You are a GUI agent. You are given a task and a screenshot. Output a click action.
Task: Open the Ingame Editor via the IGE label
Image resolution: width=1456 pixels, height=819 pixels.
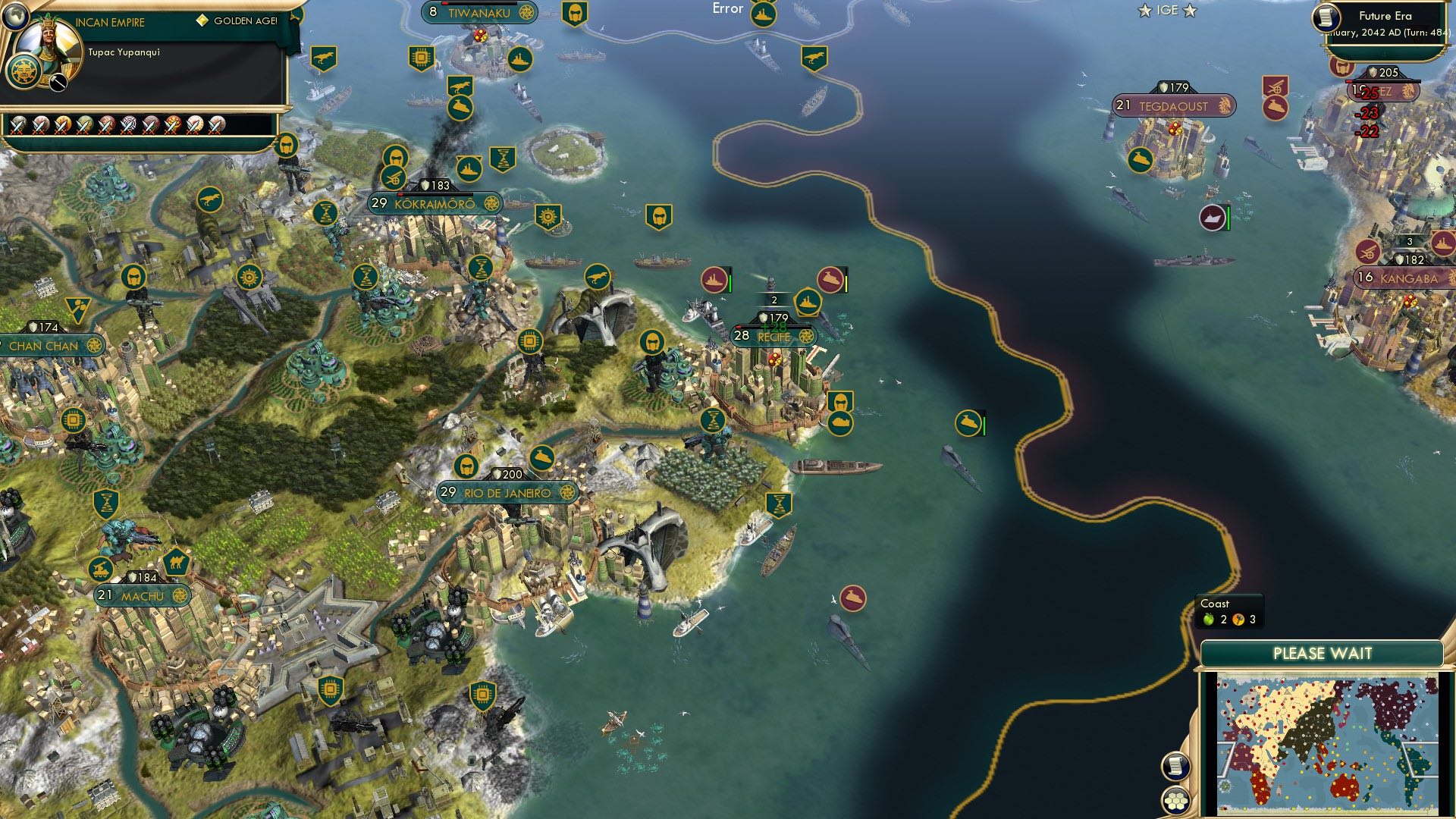1167,10
